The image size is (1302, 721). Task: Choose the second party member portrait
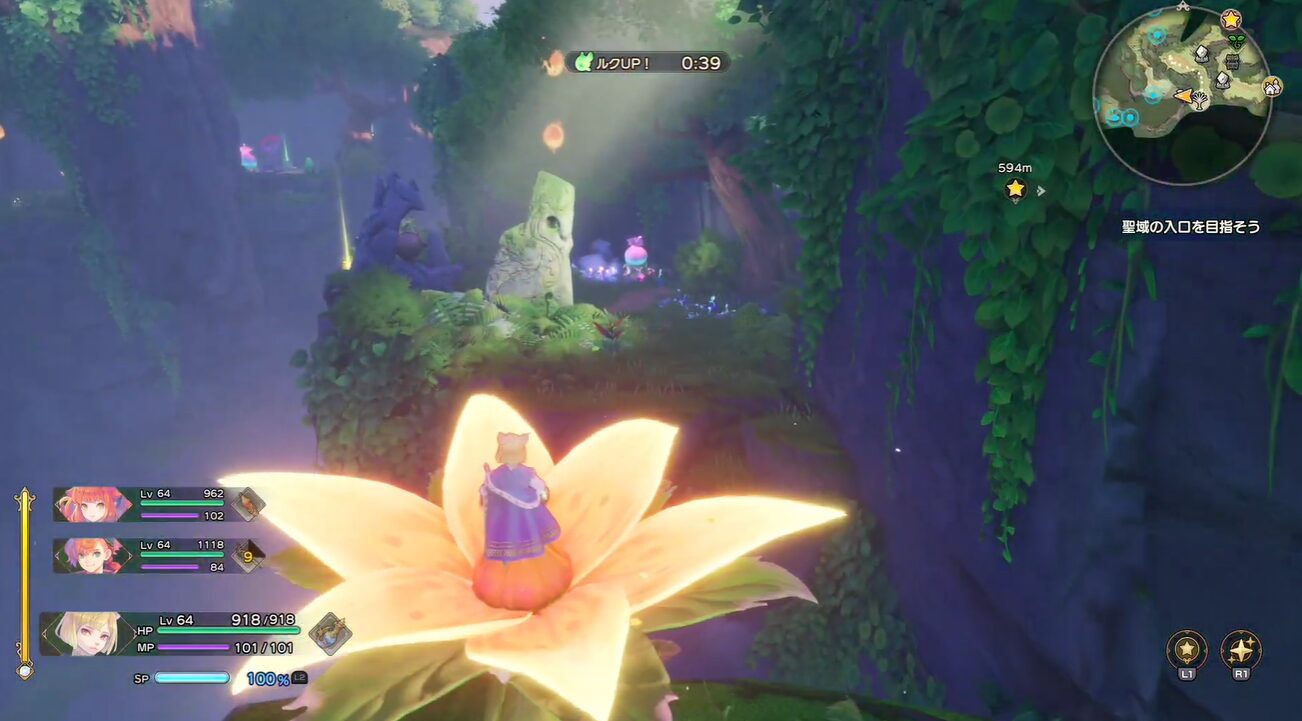point(91,555)
